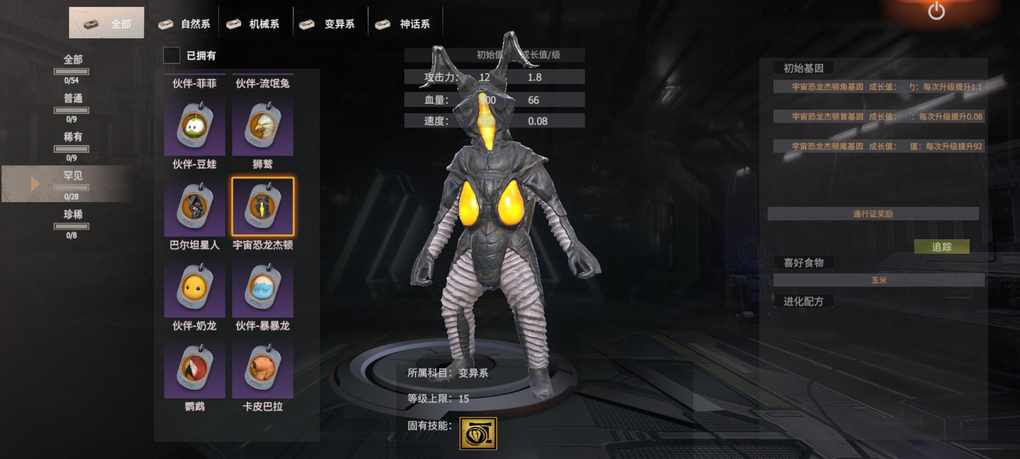Select the 鹦鹉 dog tag
Image resolution: width=1020 pixels, height=459 pixels.
point(194,370)
